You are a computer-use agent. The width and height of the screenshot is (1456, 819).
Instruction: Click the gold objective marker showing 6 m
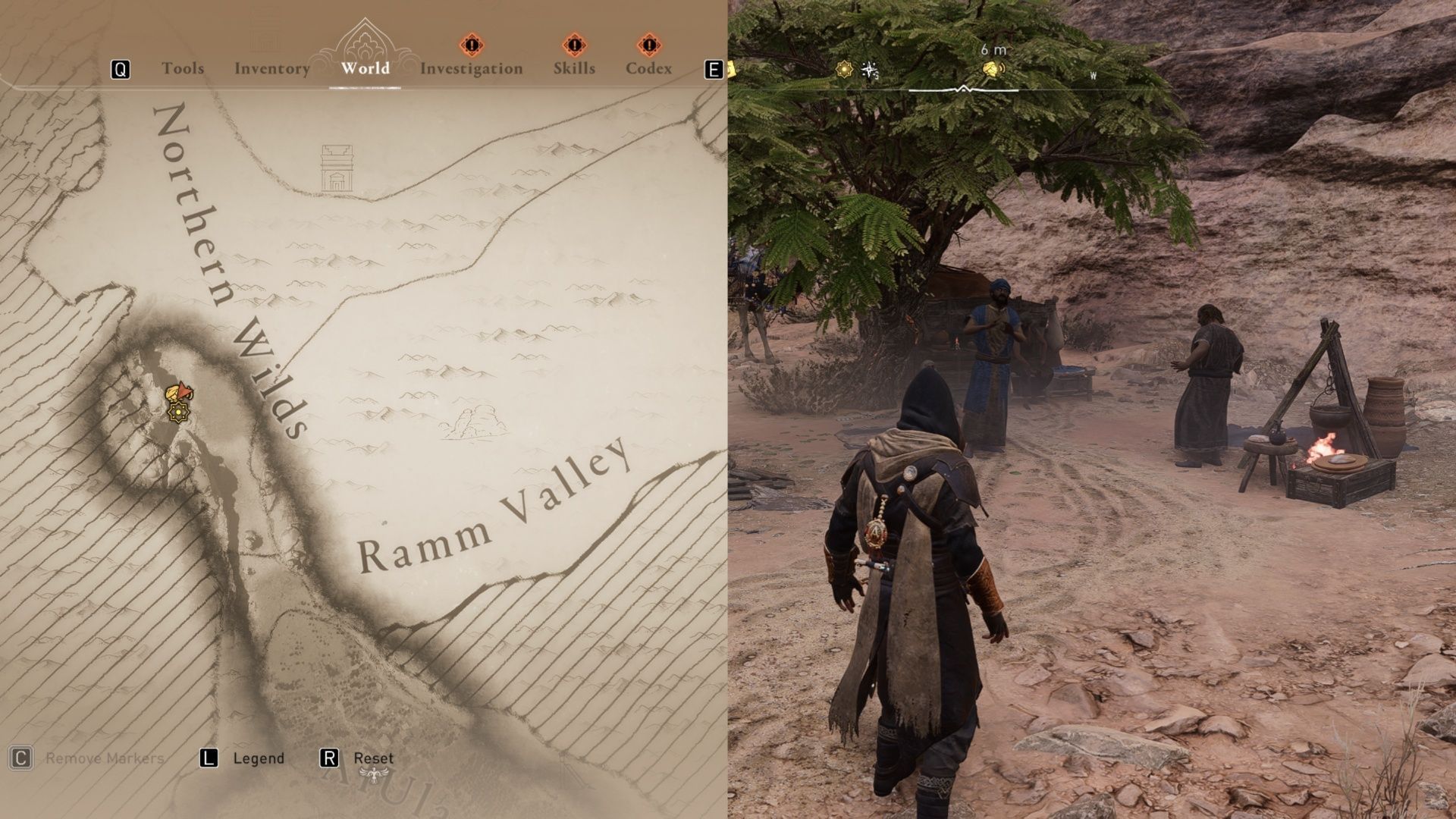[x=992, y=68]
